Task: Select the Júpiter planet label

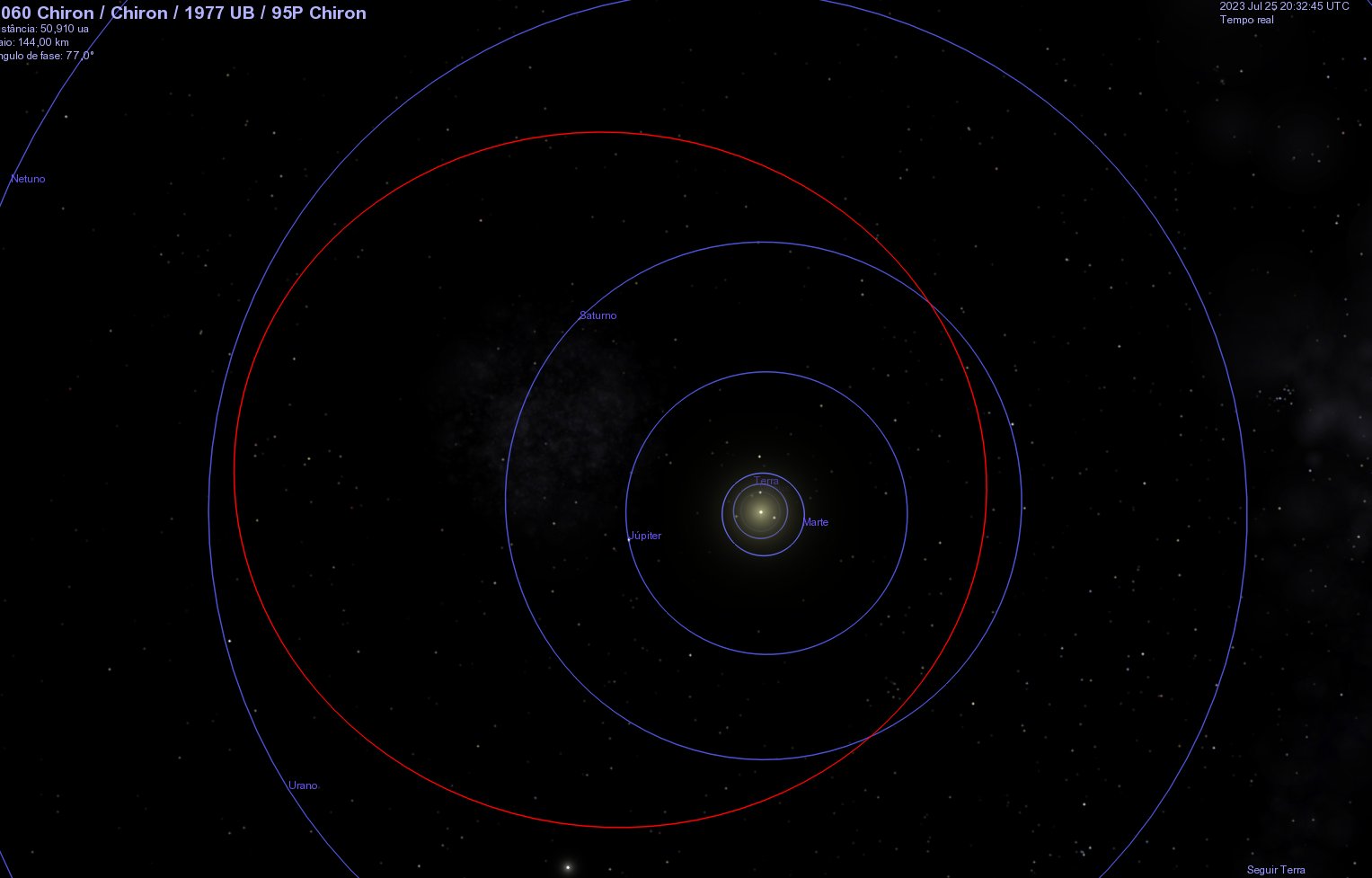Action: pos(645,536)
